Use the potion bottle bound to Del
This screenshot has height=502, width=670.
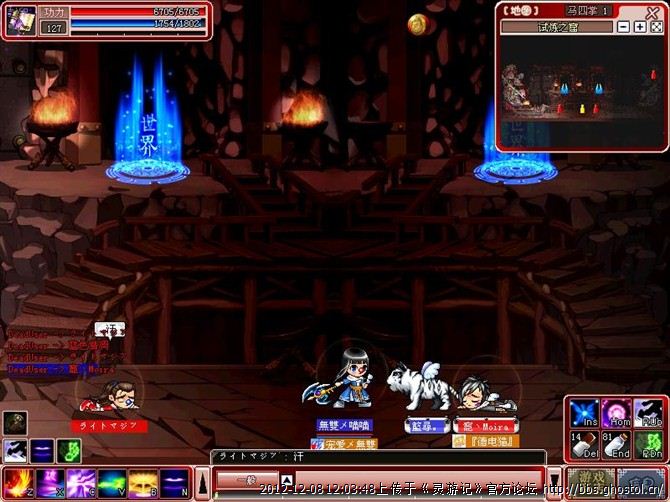point(583,445)
